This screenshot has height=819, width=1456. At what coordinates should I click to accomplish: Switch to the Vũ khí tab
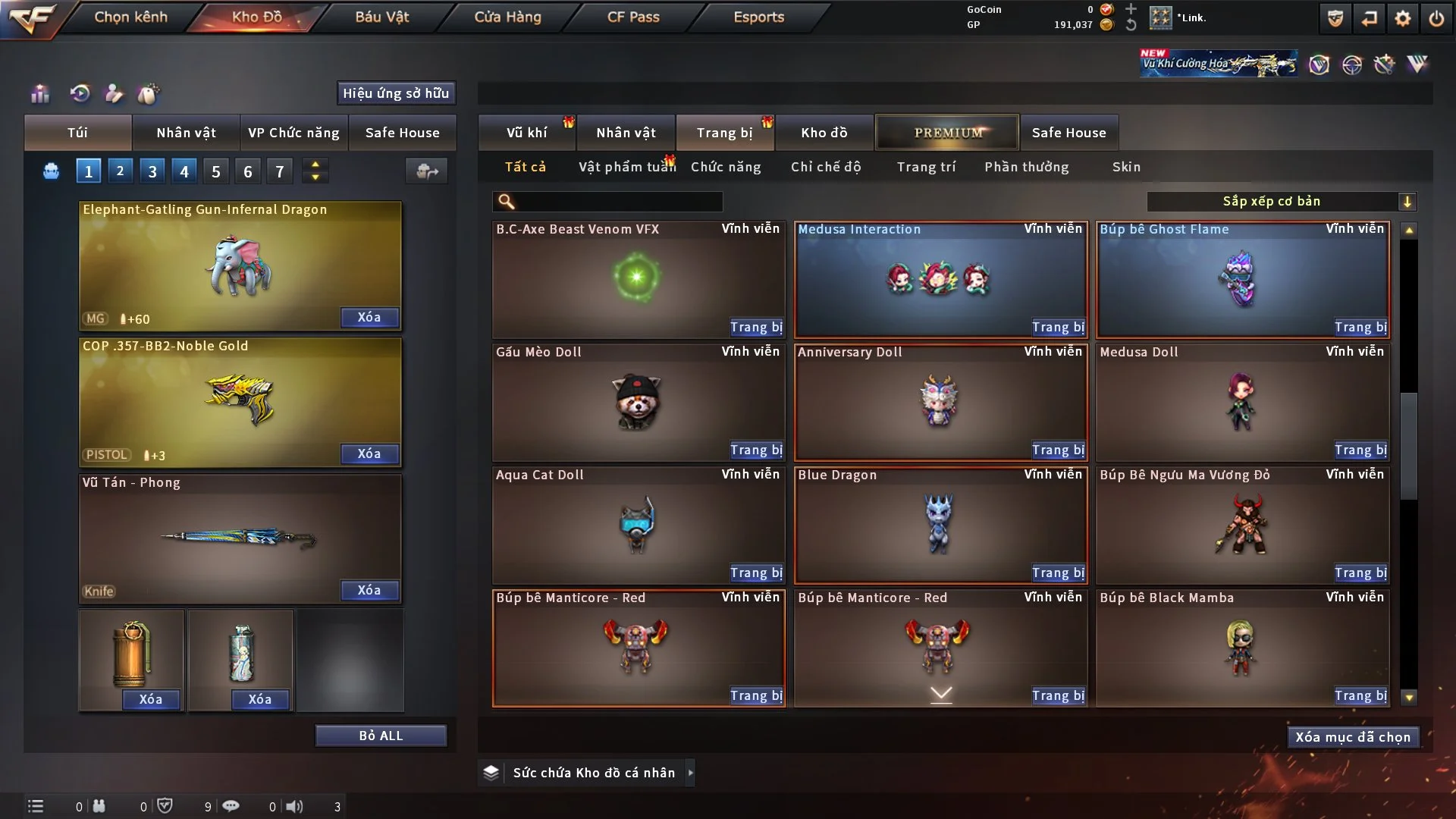[526, 133]
